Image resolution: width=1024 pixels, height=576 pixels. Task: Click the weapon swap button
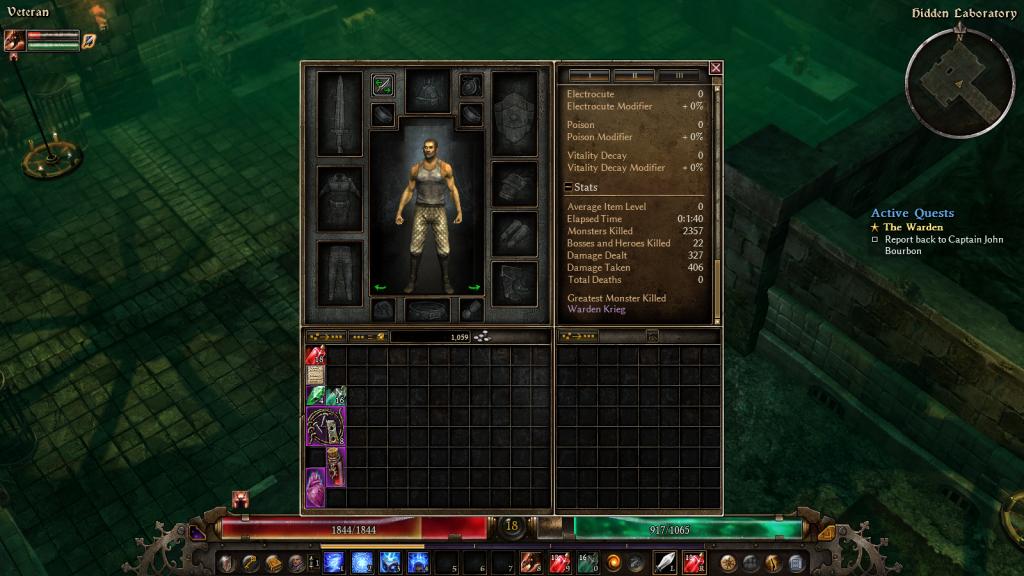[x=382, y=86]
